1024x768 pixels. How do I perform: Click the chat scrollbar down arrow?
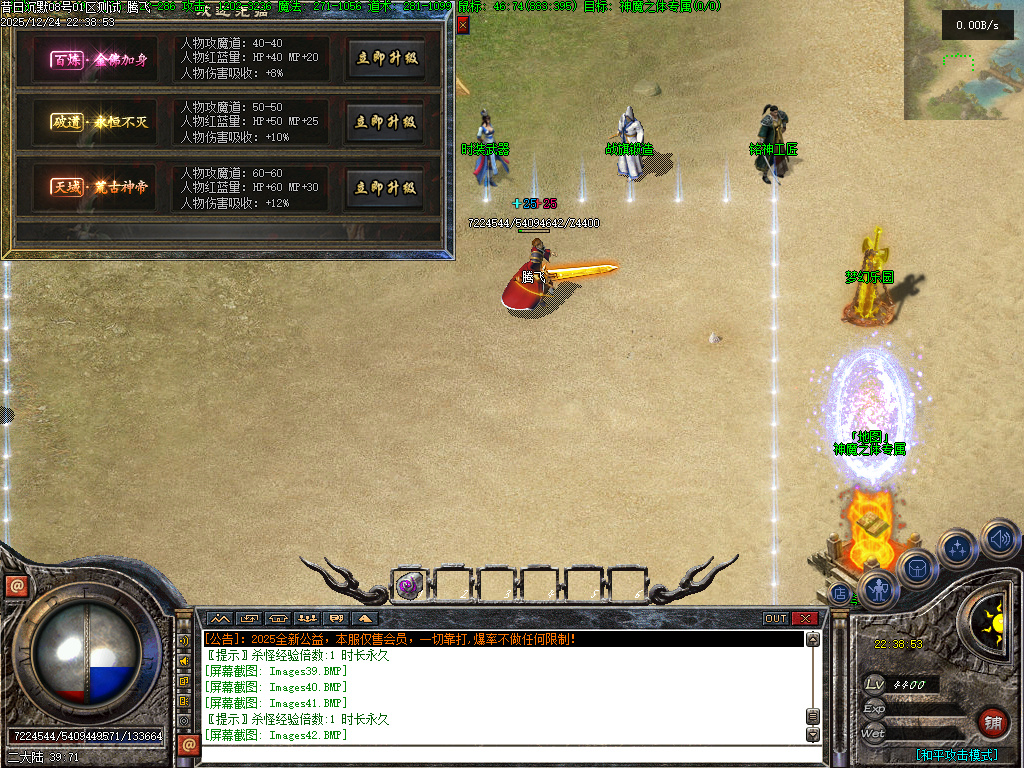(813, 734)
